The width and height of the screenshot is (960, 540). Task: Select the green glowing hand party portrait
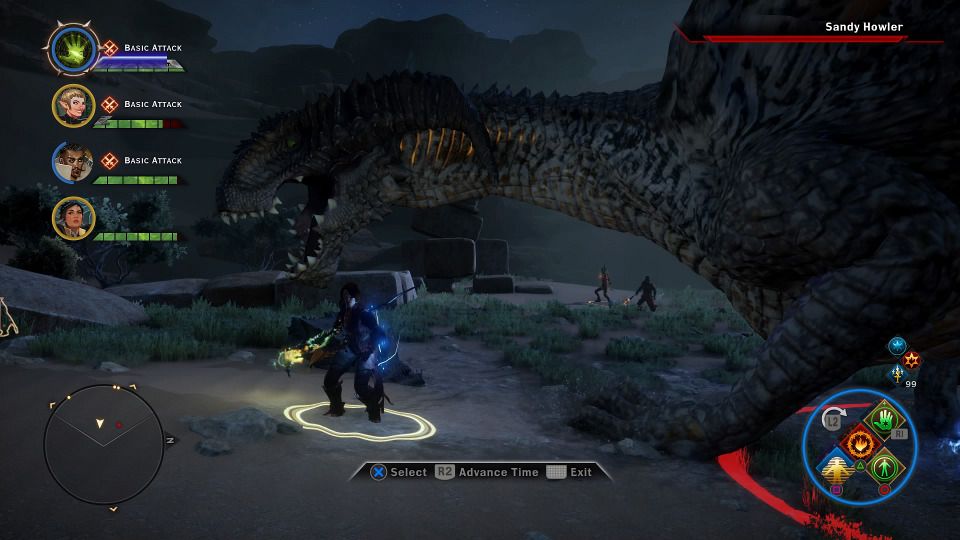tap(72, 48)
